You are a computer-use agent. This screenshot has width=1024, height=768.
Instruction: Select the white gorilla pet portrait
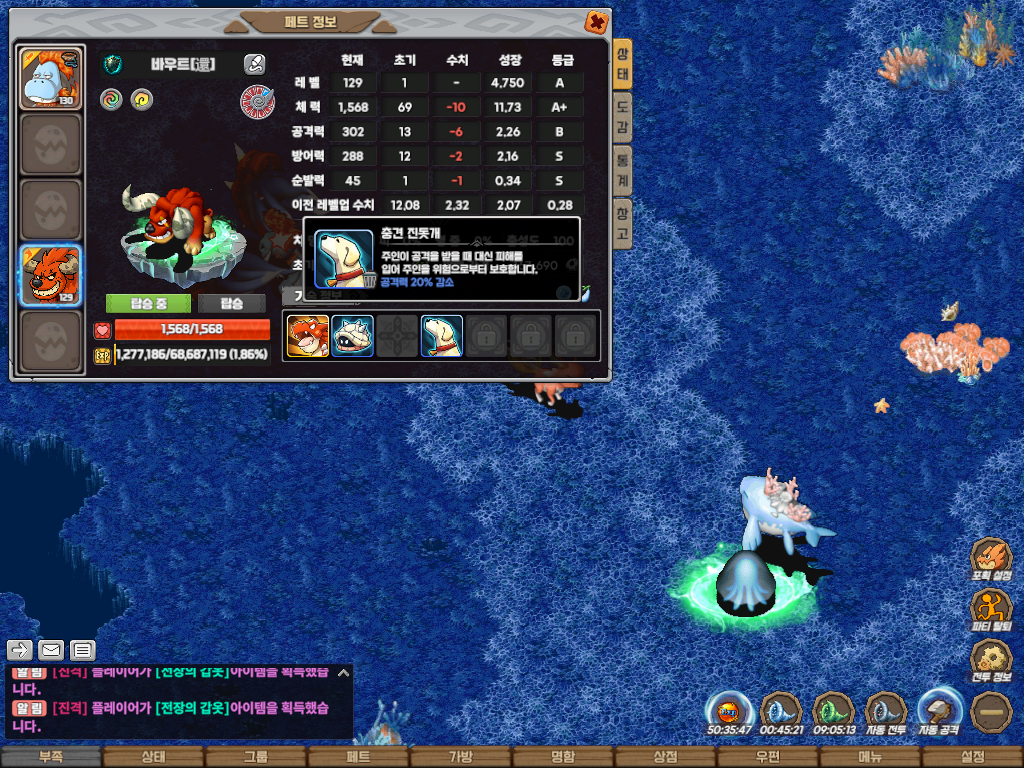pos(51,78)
